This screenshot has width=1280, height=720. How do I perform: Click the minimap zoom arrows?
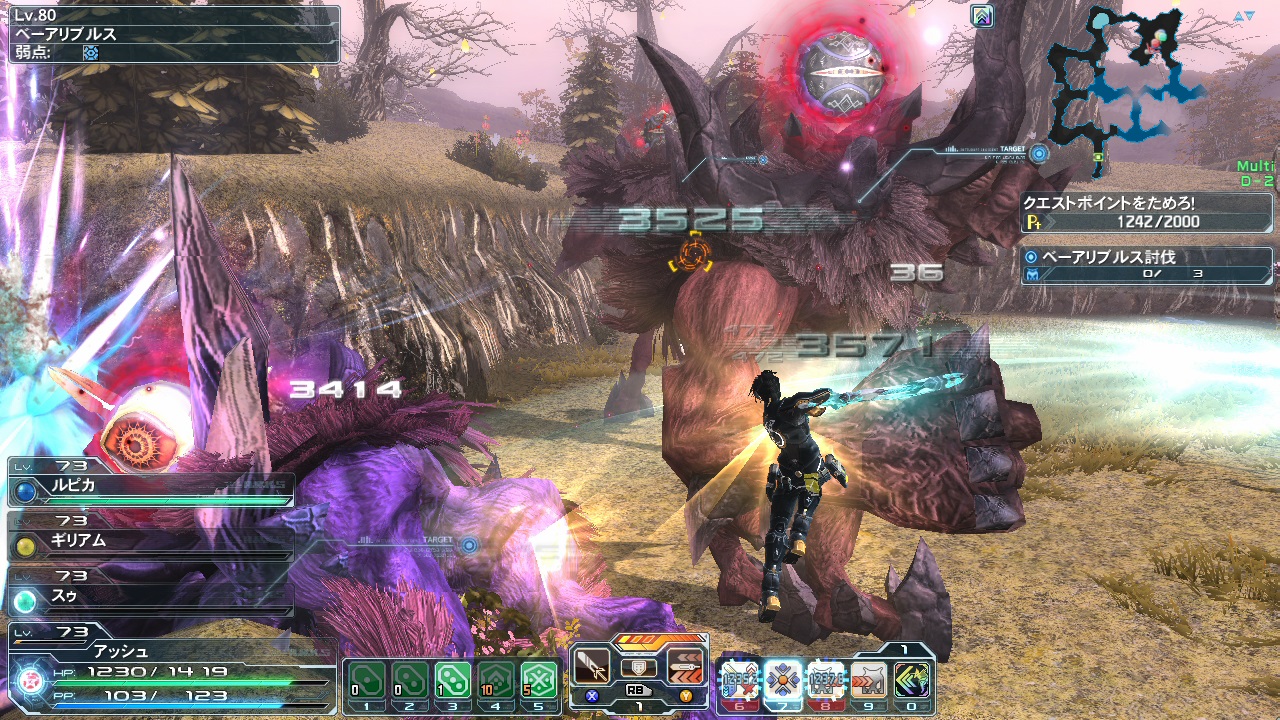tap(1243, 16)
